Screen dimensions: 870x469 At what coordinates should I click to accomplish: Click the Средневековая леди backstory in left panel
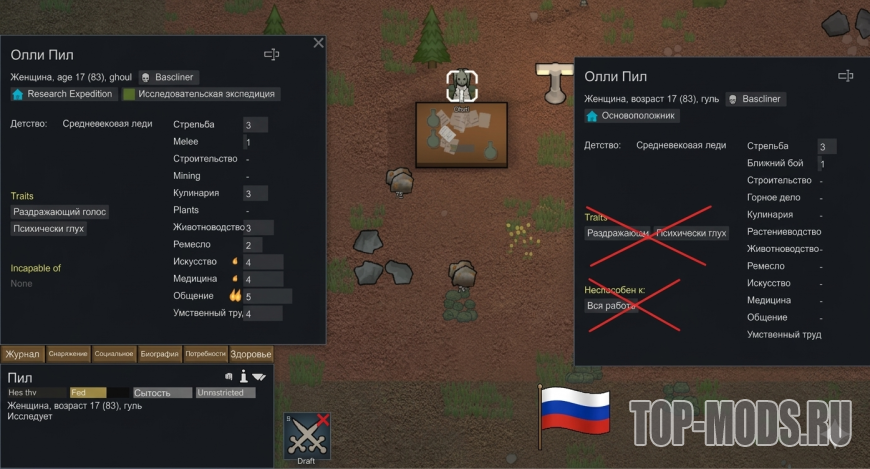(107, 125)
